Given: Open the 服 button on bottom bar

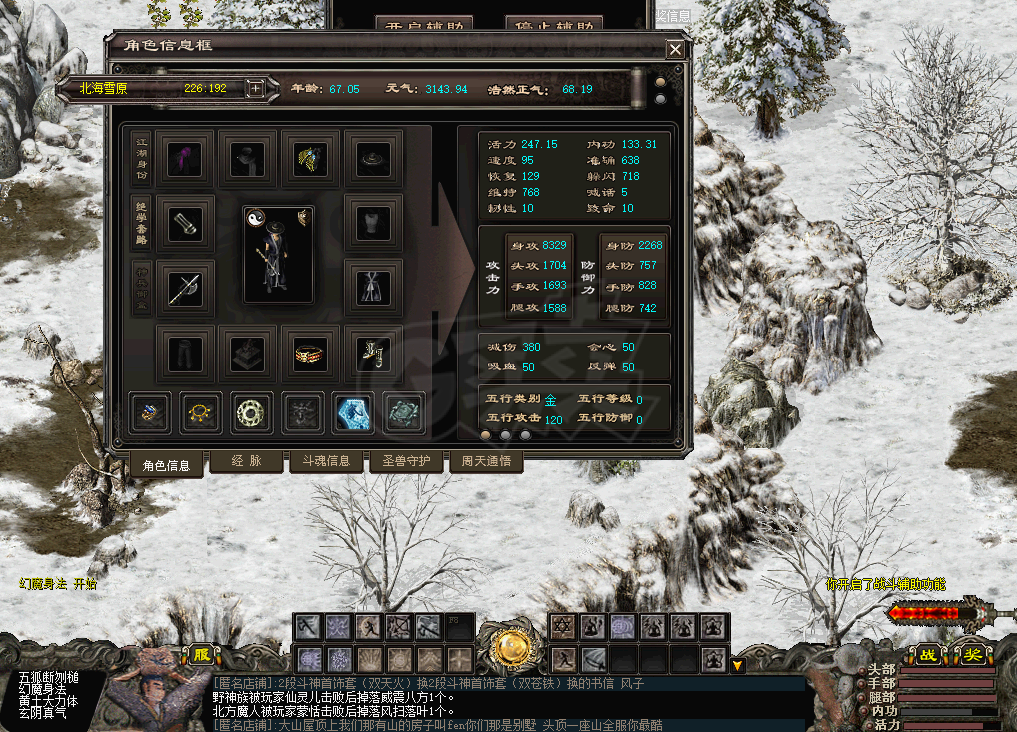Looking at the screenshot, I should coord(201,655).
